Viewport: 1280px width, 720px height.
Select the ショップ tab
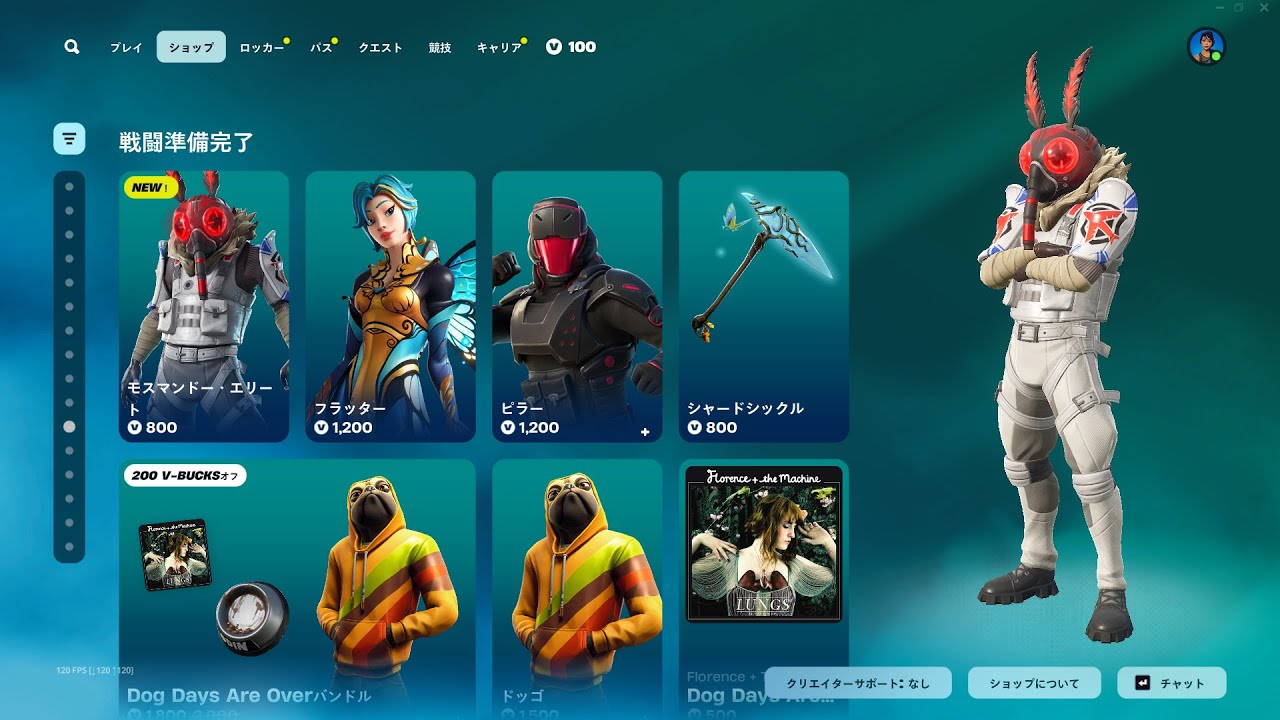191,47
